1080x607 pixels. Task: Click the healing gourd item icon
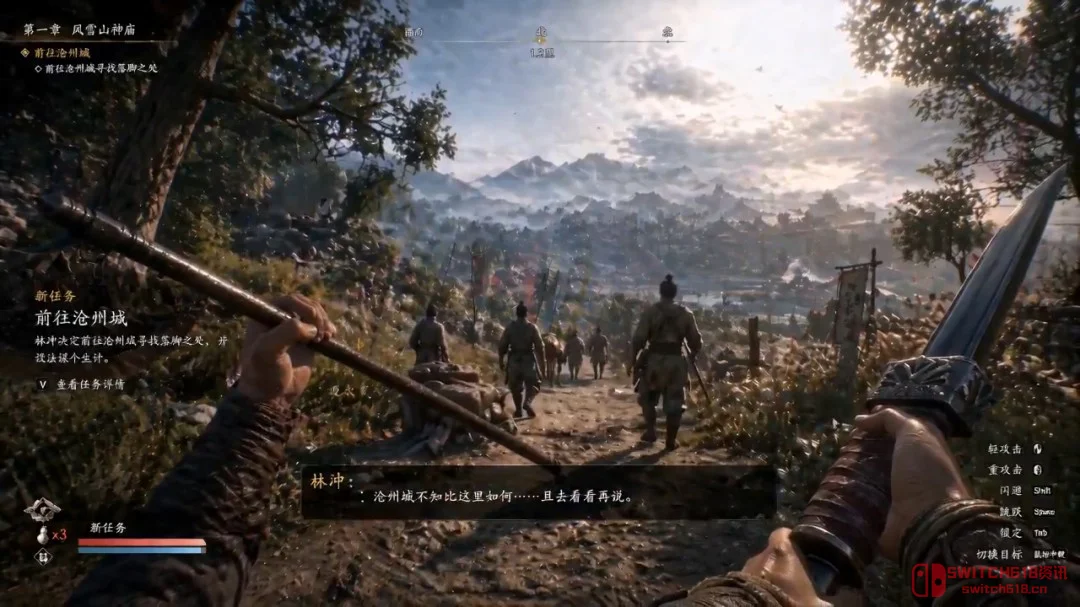(42, 534)
